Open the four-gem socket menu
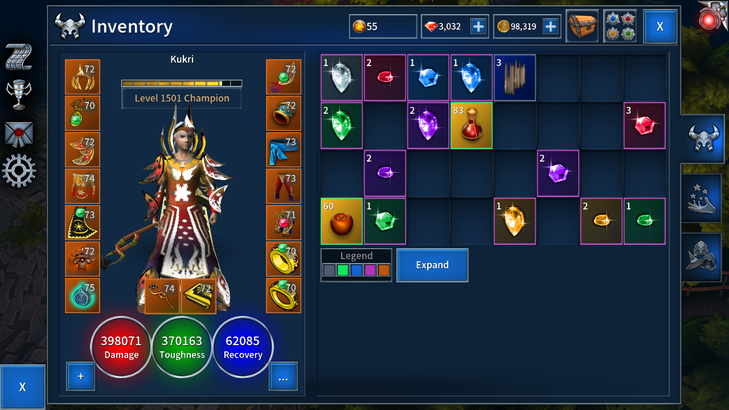Viewport: 729px width, 410px height. [620, 26]
